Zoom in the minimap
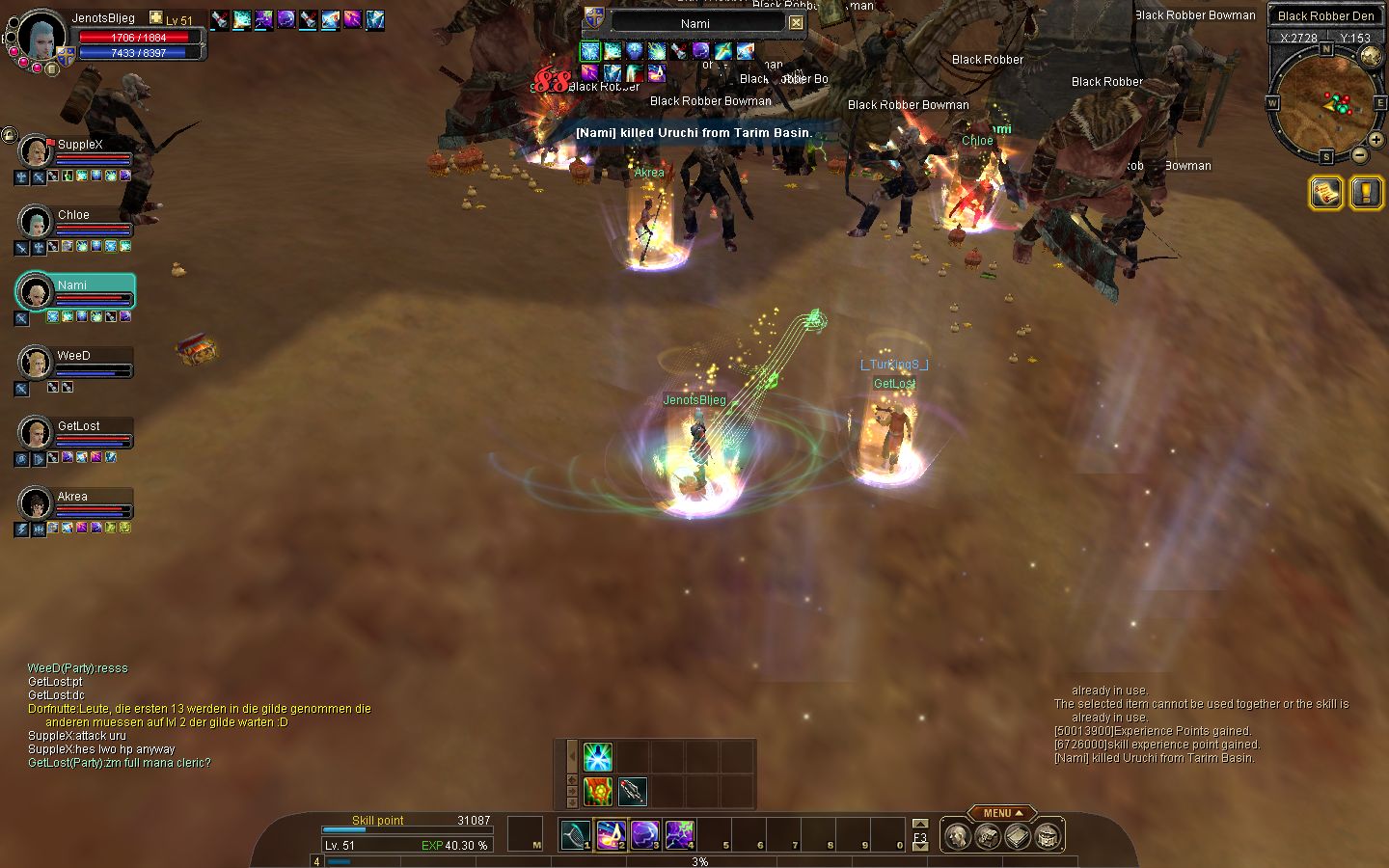Viewport: 1389px width, 868px height. (x=1375, y=140)
